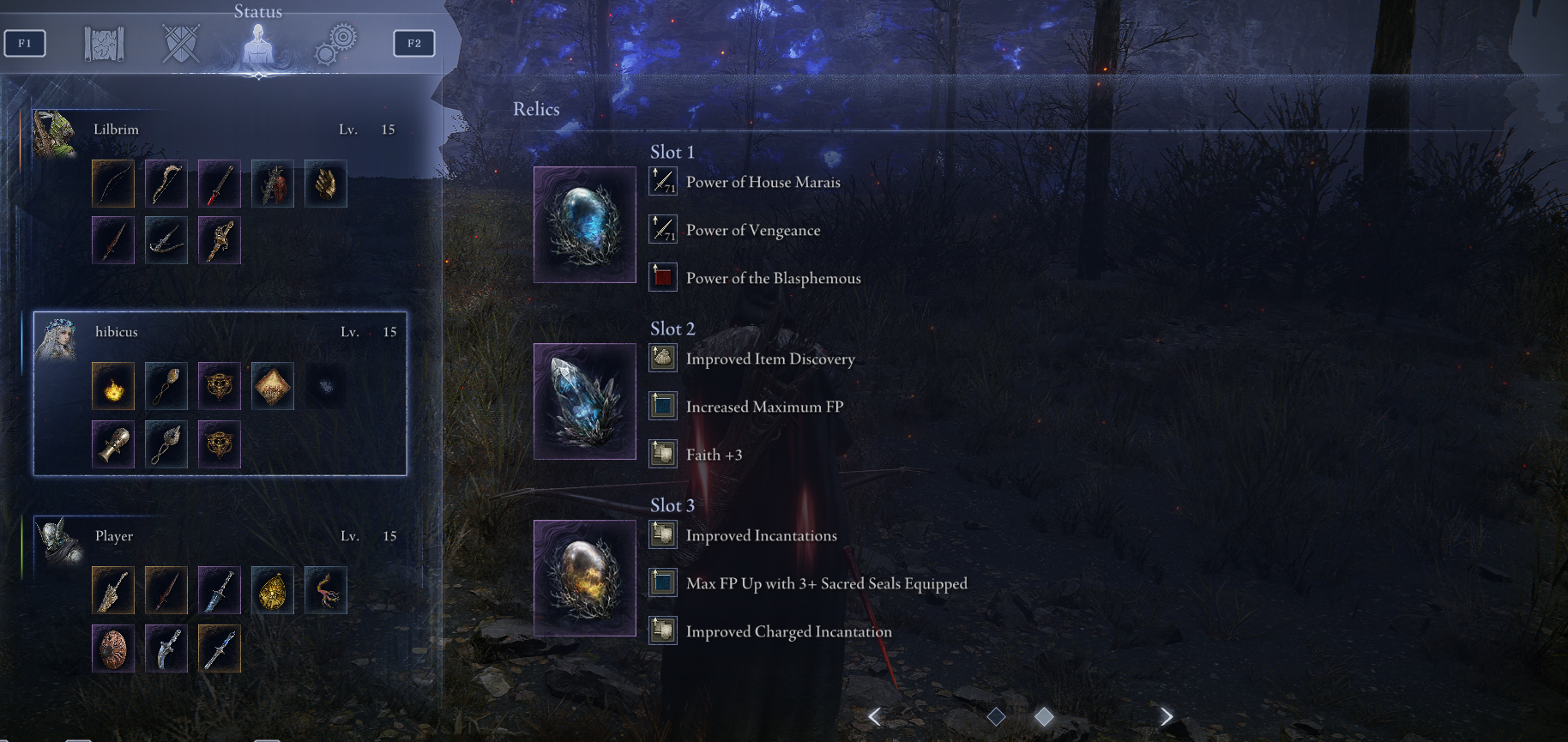Viewport: 1568px width, 742px height.
Task: Select the Improved Item Discovery effect
Action: (769, 359)
